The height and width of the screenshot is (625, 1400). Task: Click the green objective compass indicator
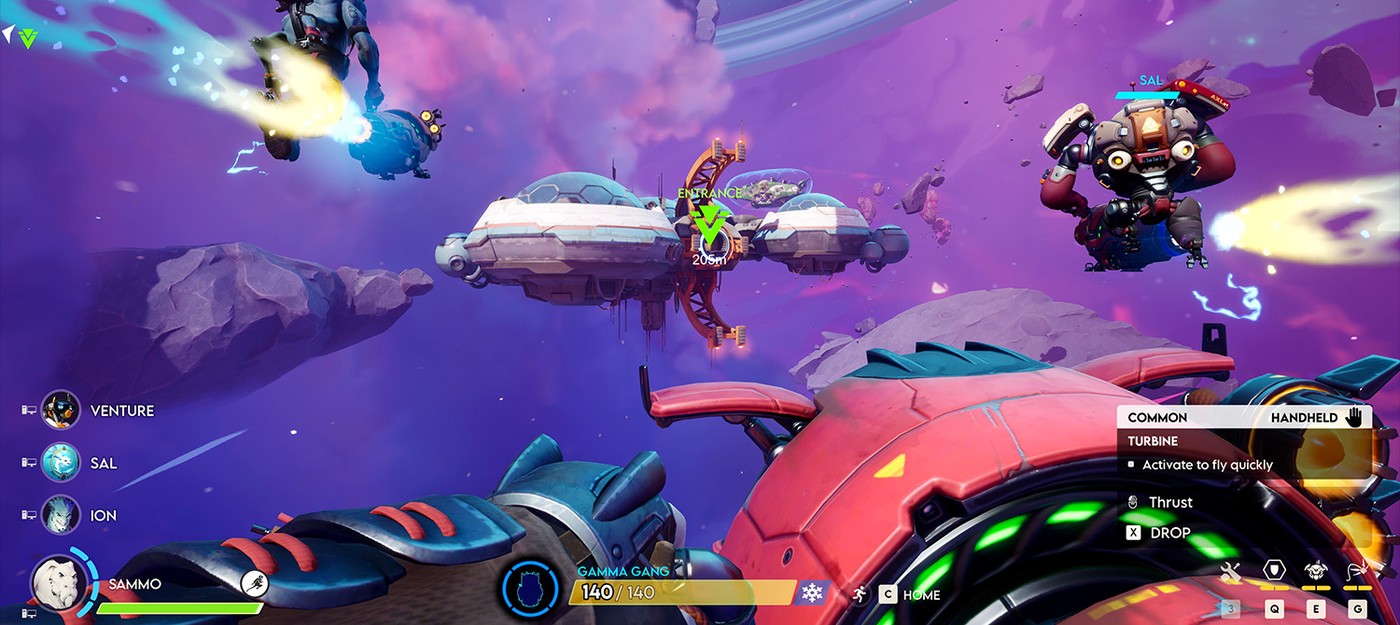pos(27,38)
